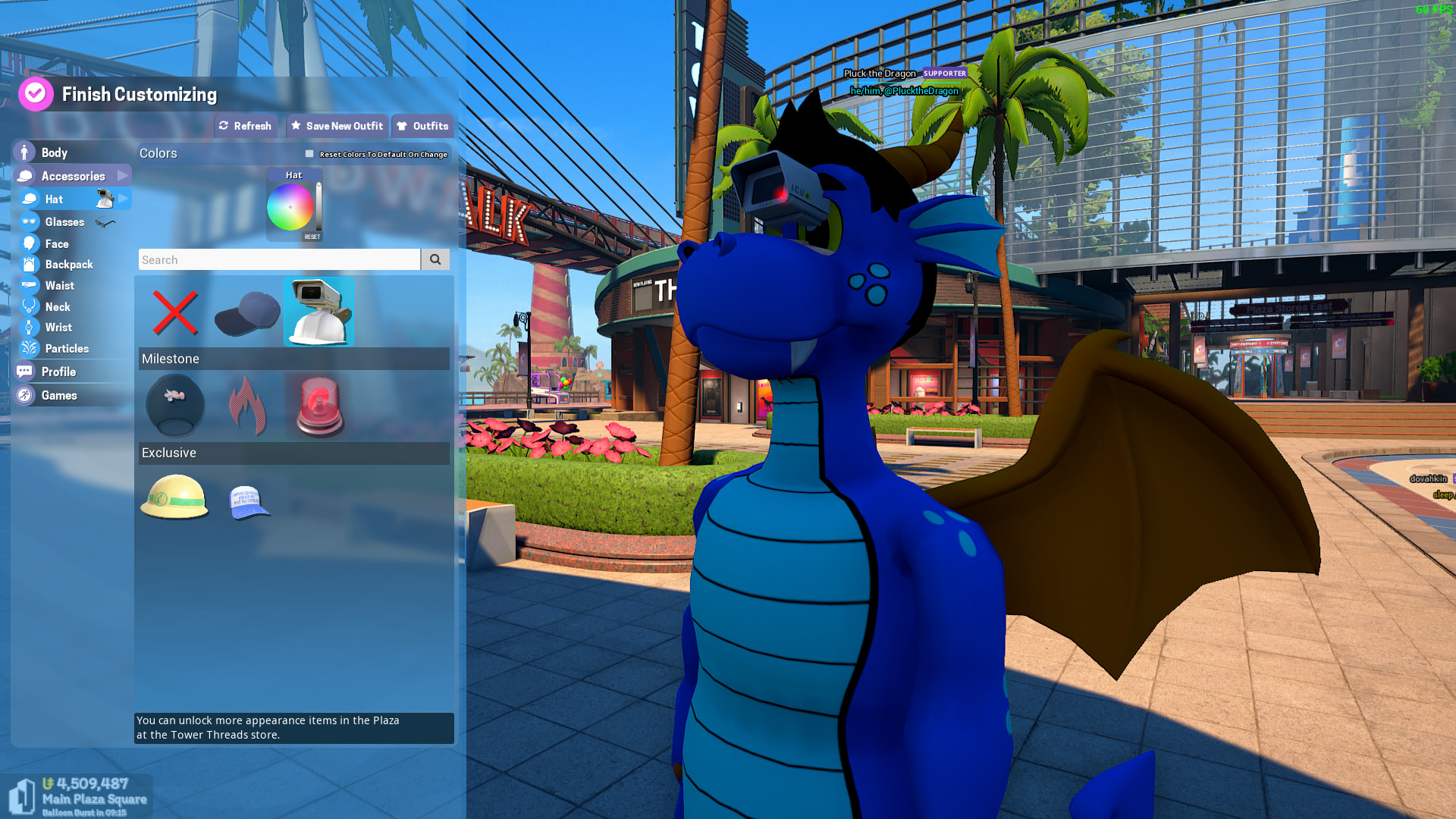Viewport: 1456px width, 819px height.
Task: Select the Glasses accessory category
Action: point(64,222)
